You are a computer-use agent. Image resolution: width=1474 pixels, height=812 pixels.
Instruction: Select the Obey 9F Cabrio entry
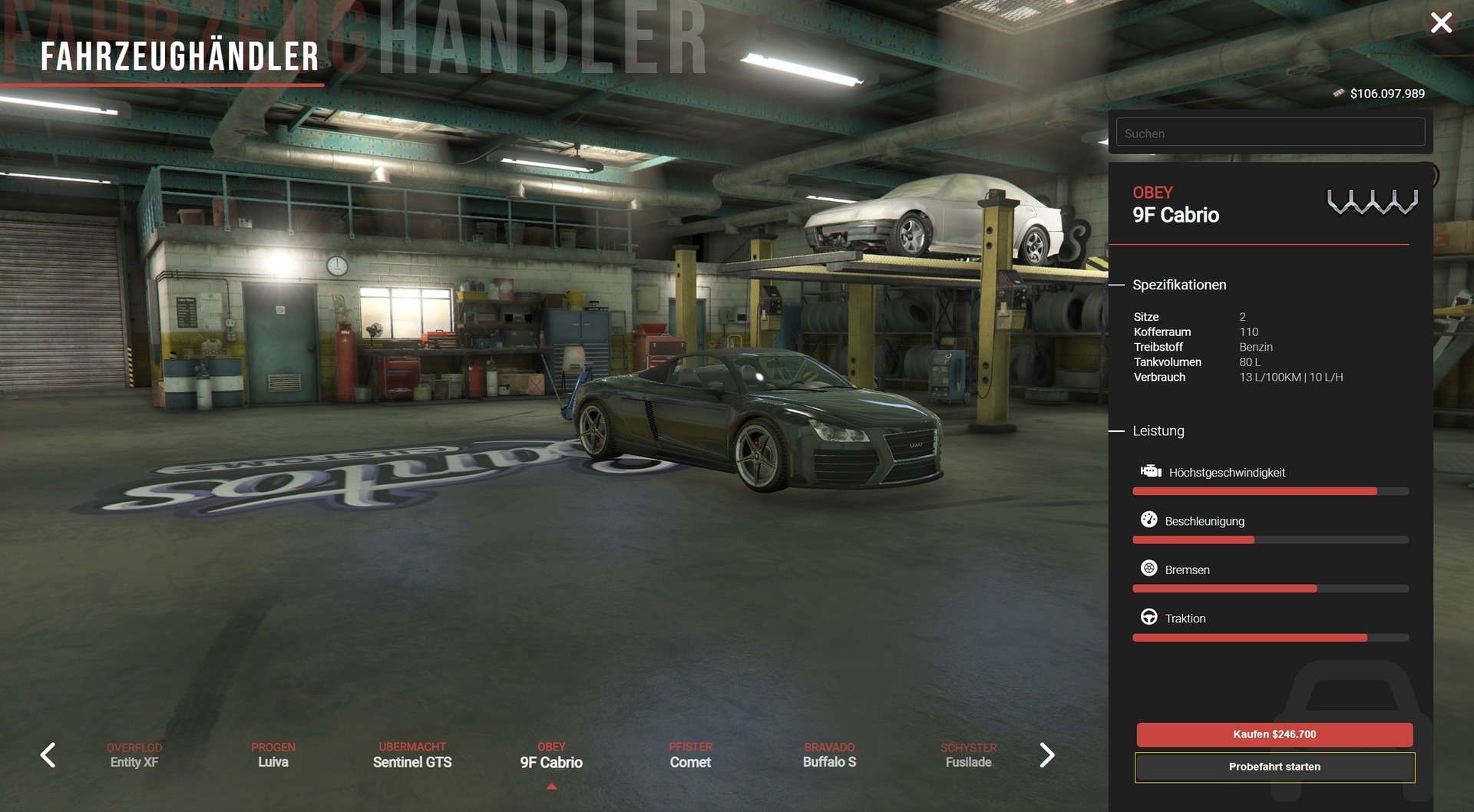551,755
